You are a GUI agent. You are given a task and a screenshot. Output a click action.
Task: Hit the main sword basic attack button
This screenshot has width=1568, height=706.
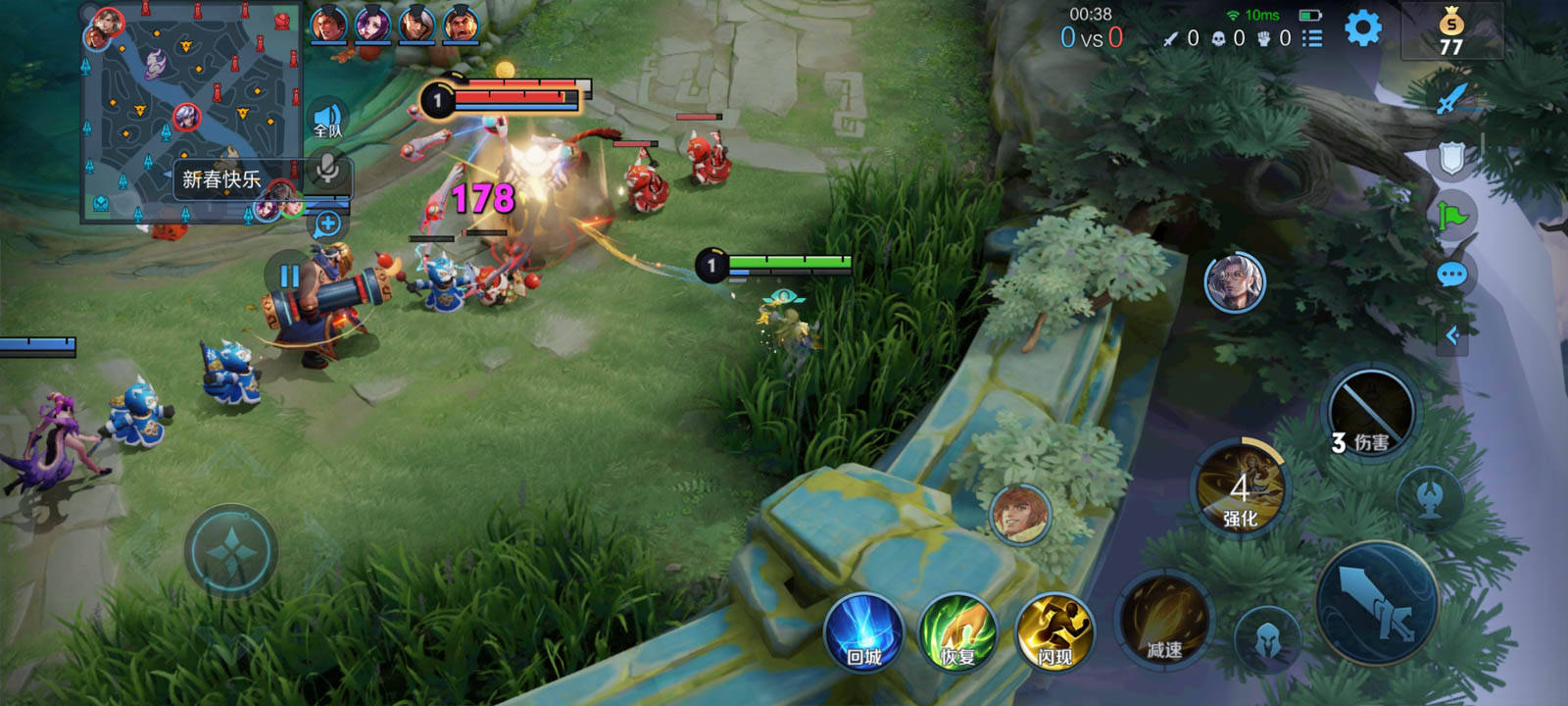[1377, 603]
